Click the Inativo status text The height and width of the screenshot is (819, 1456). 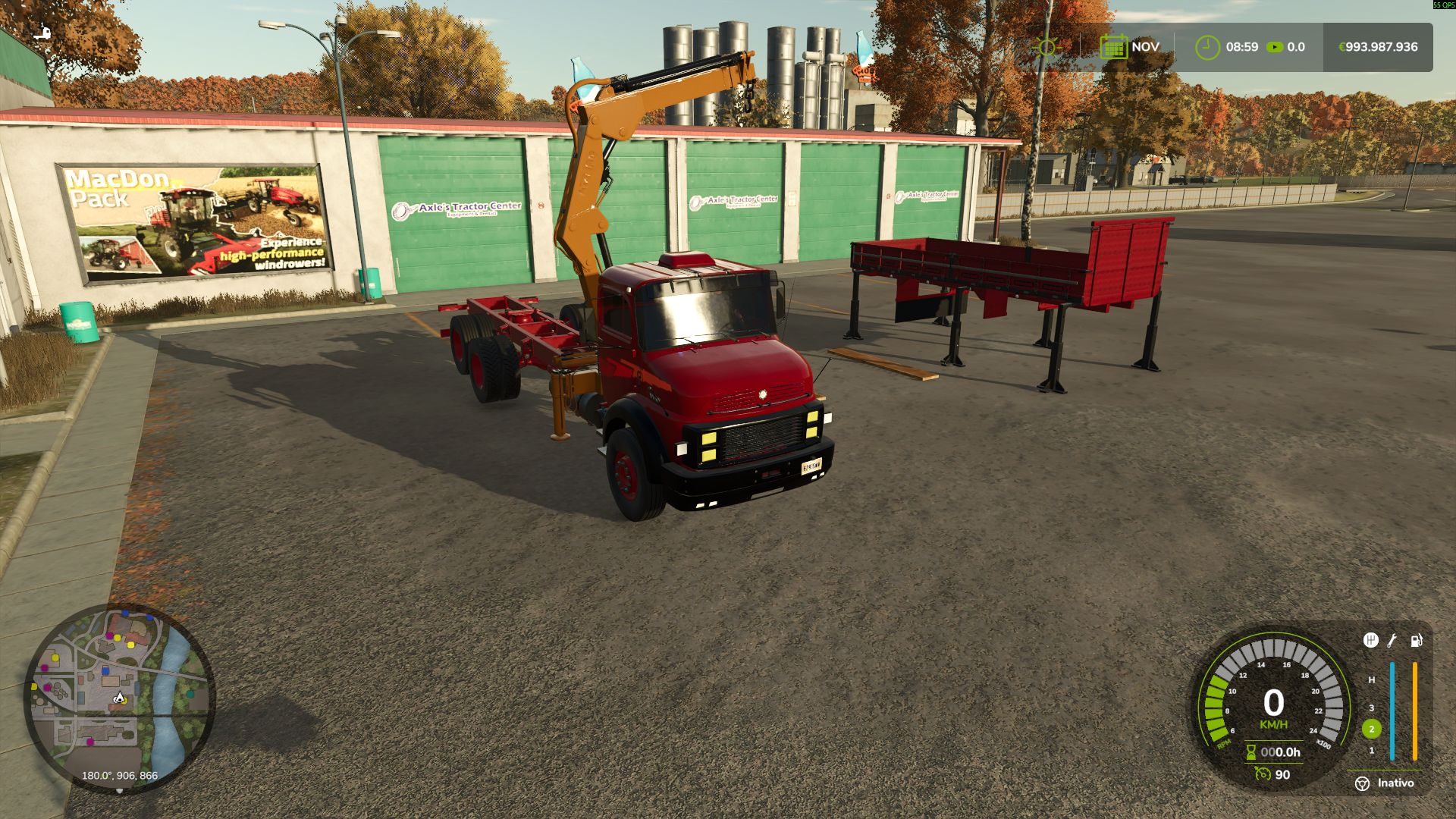1398,783
